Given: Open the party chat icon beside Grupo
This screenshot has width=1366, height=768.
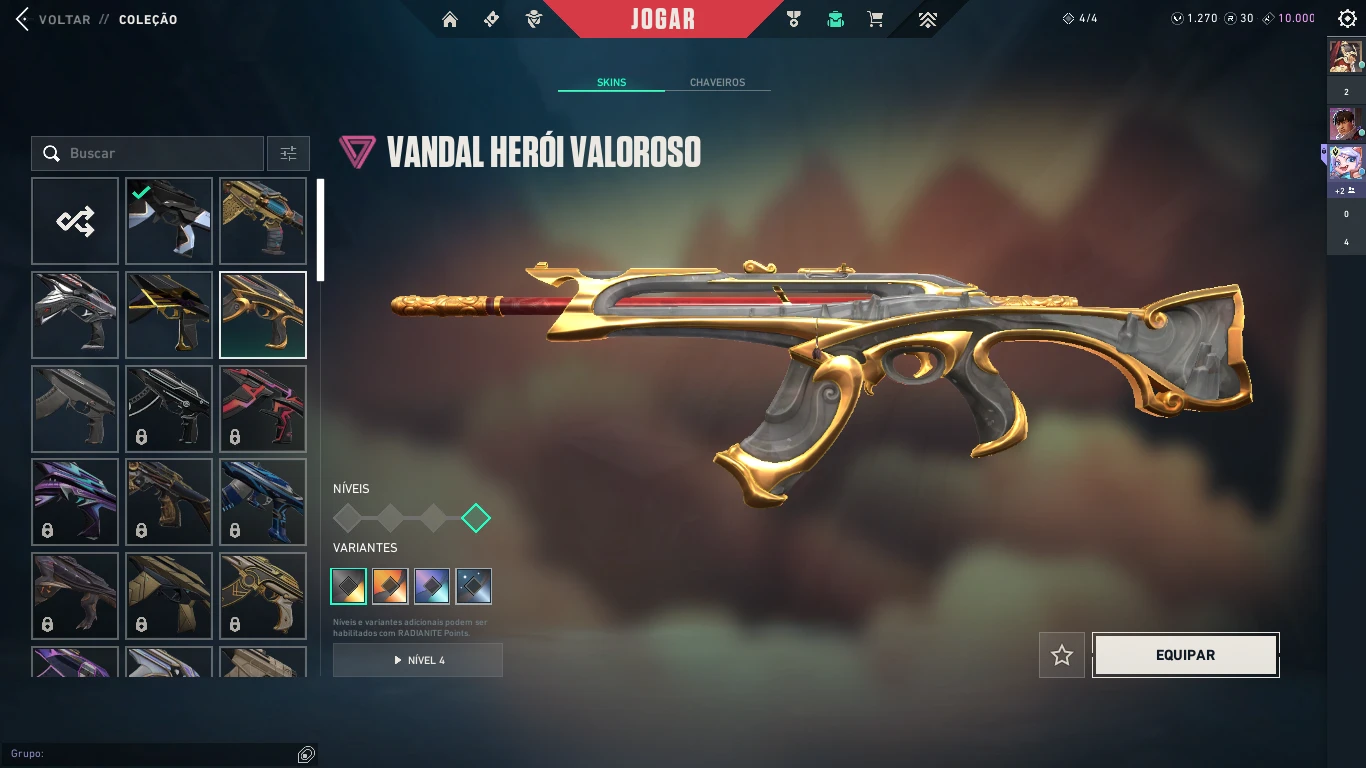Looking at the screenshot, I should pyautogui.click(x=306, y=754).
